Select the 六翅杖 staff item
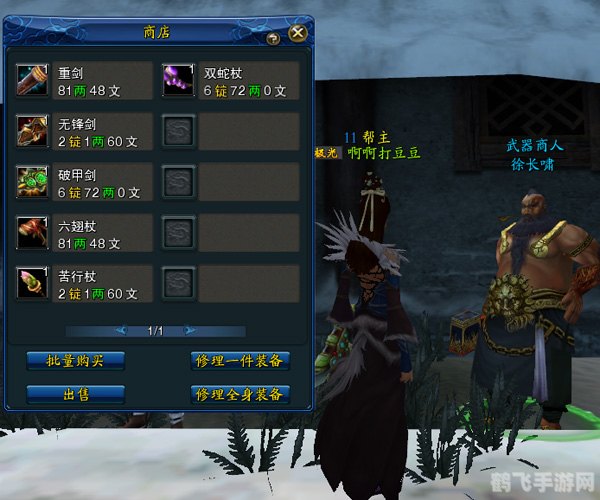600x500 pixels. point(33,232)
